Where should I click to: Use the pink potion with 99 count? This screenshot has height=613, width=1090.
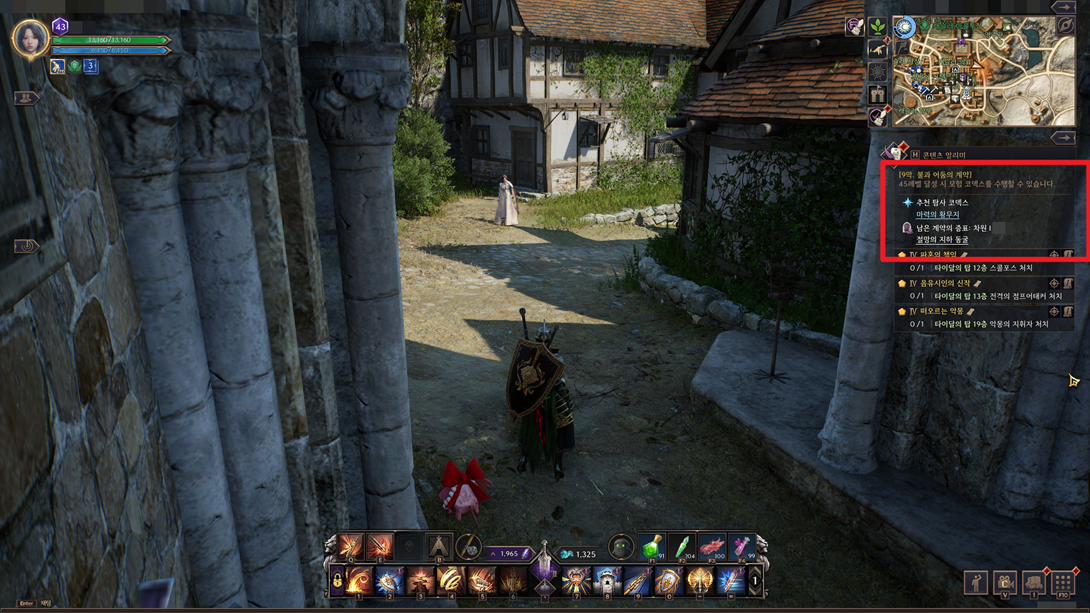click(x=741, y=547)
